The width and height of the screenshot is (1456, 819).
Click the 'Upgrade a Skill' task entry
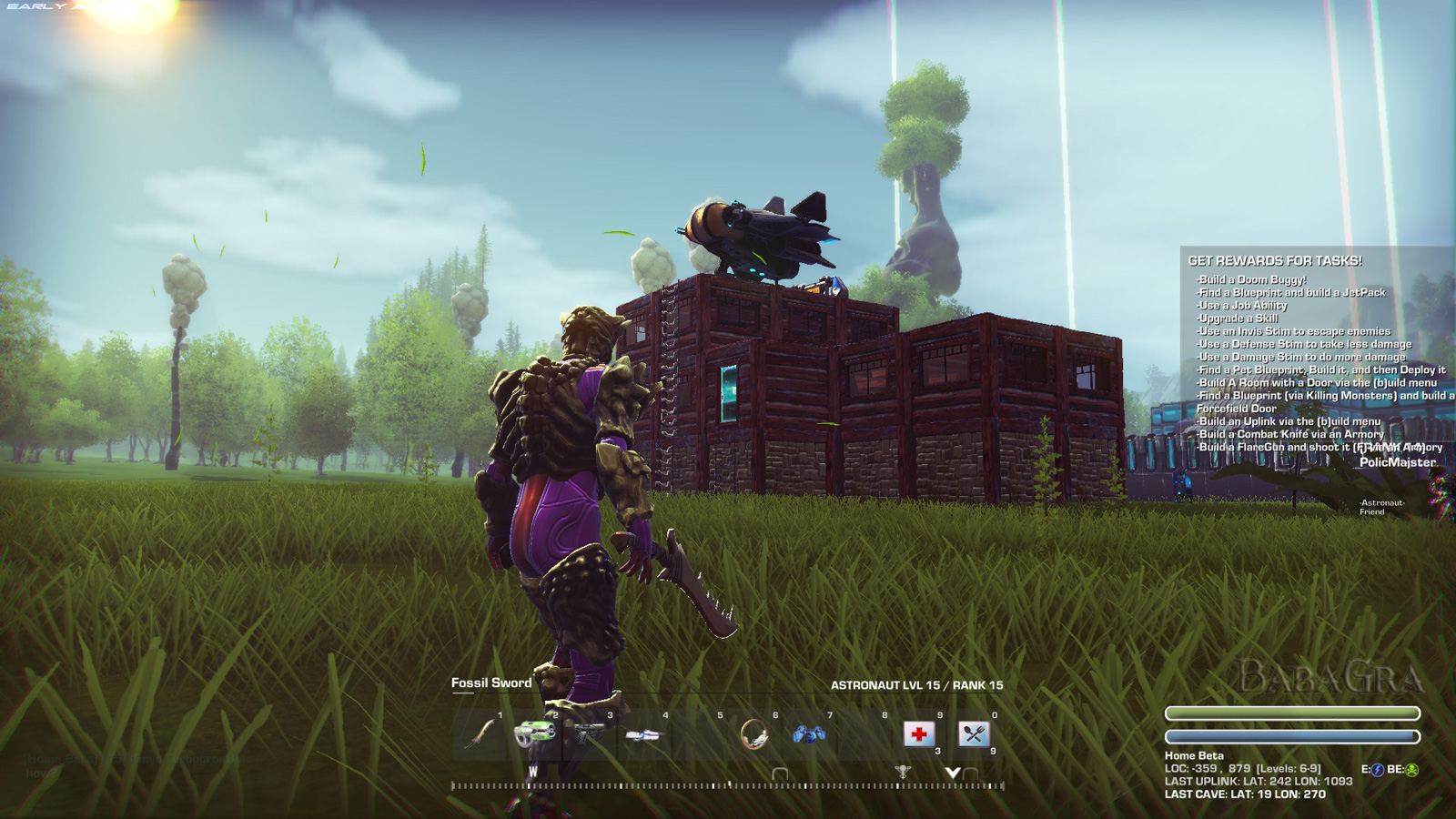[1239, 318]
